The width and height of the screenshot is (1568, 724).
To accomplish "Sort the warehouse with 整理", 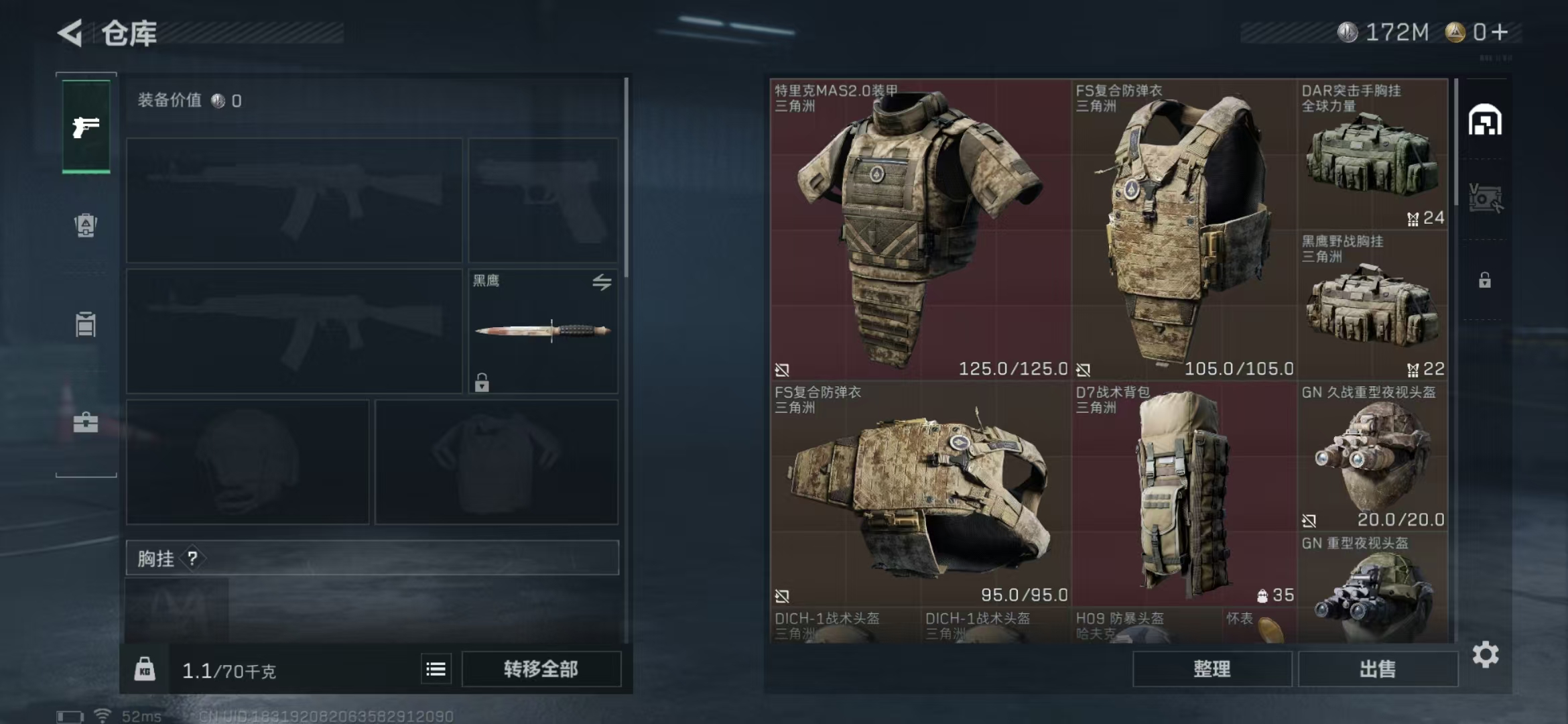I will (x=1212, y=669).
